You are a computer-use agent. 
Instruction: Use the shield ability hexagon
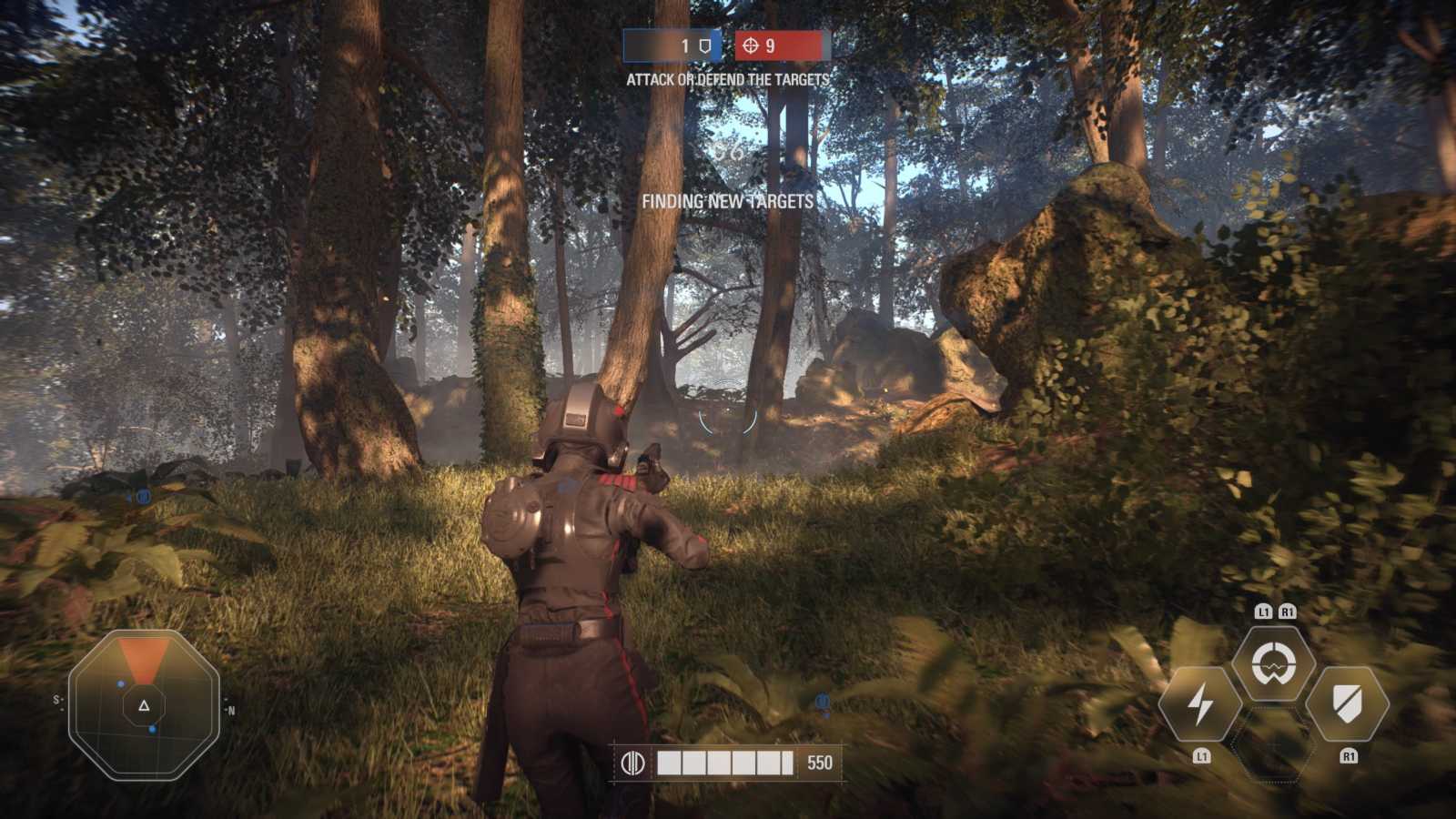pos(1347,704)
